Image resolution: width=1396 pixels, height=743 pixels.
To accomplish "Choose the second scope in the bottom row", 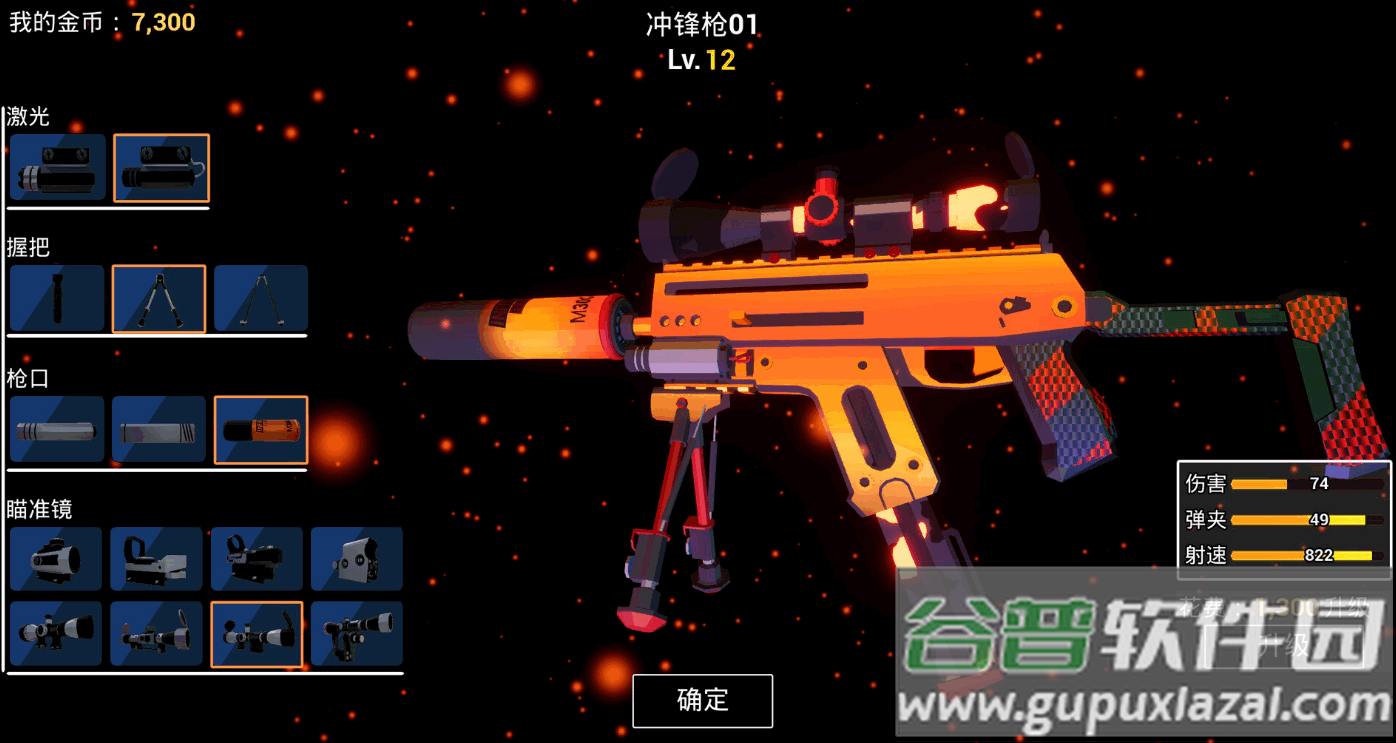I will pos(156,634).
